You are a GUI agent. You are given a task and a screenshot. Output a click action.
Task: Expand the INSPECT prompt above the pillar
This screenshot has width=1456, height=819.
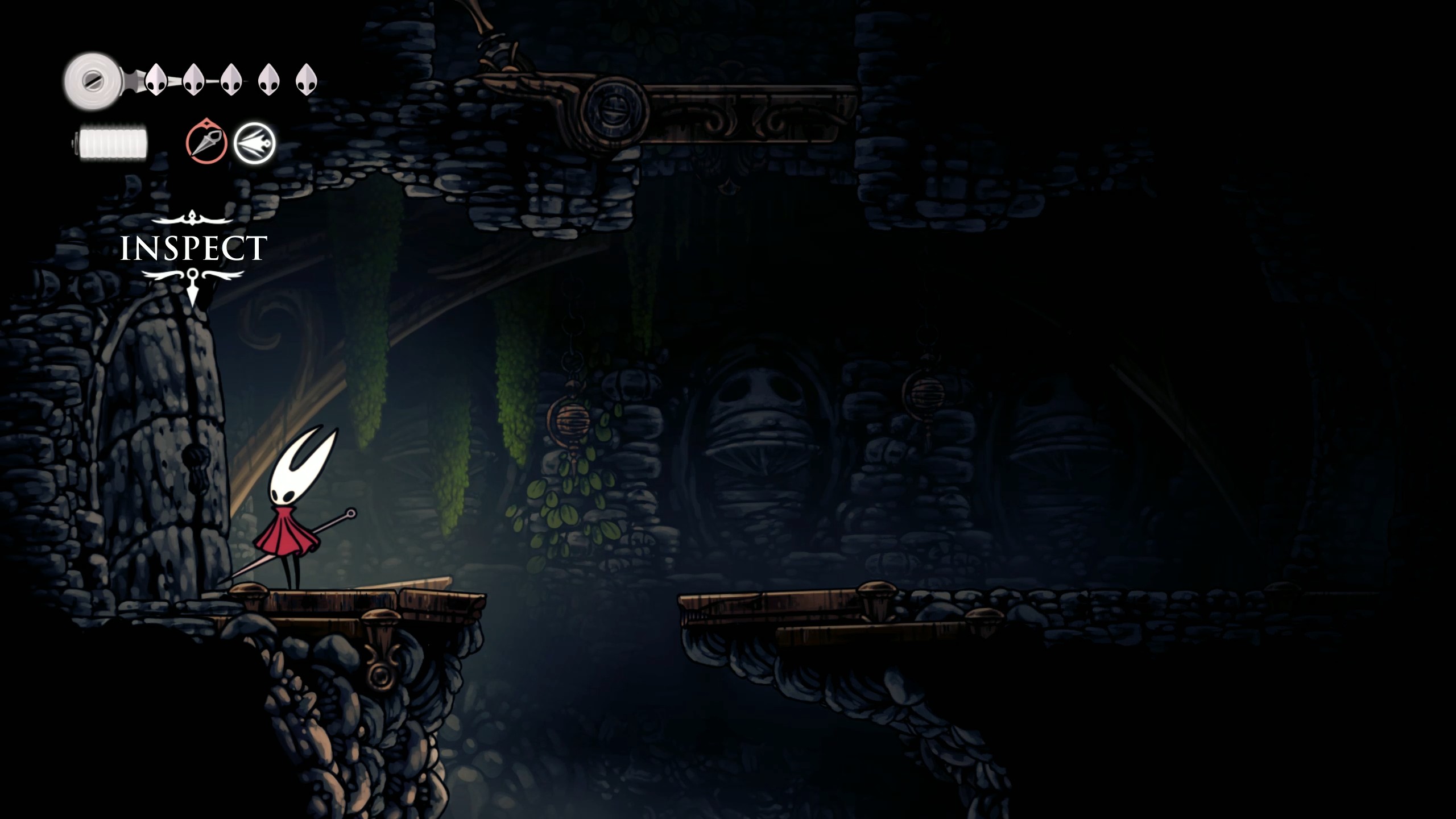pyautogui.click(x=193, y=247)
